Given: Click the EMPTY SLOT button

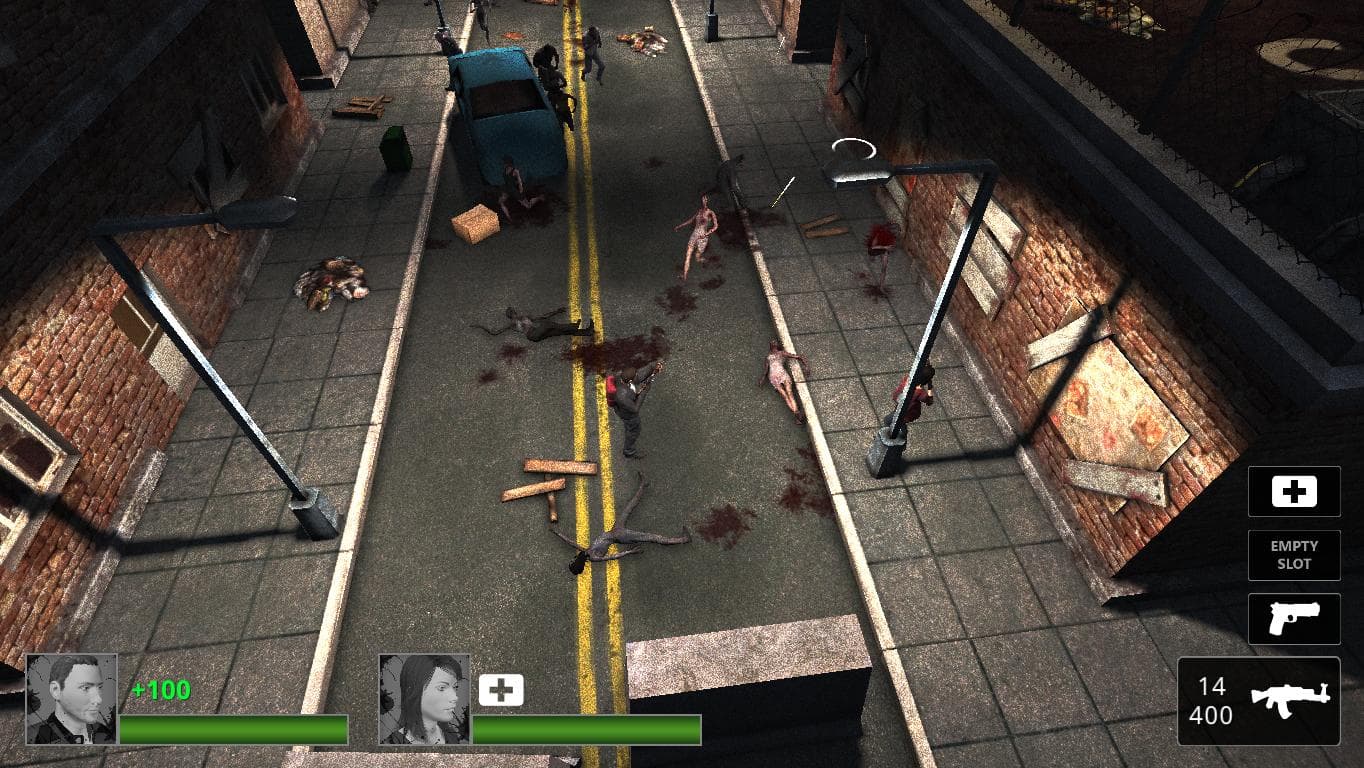Looking at the screenshot, I should coord(1293,555).
